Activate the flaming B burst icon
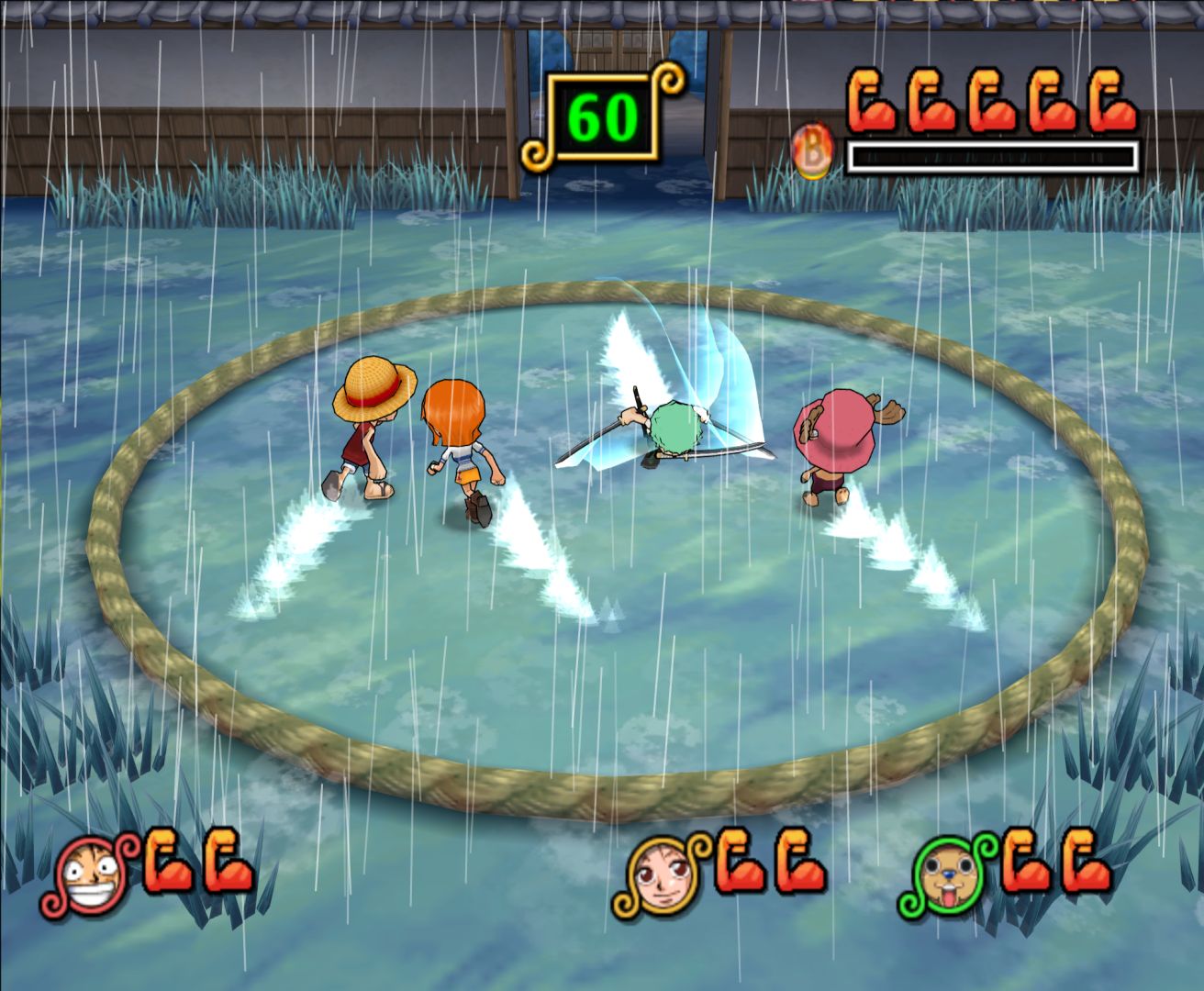 pos(813,151)
